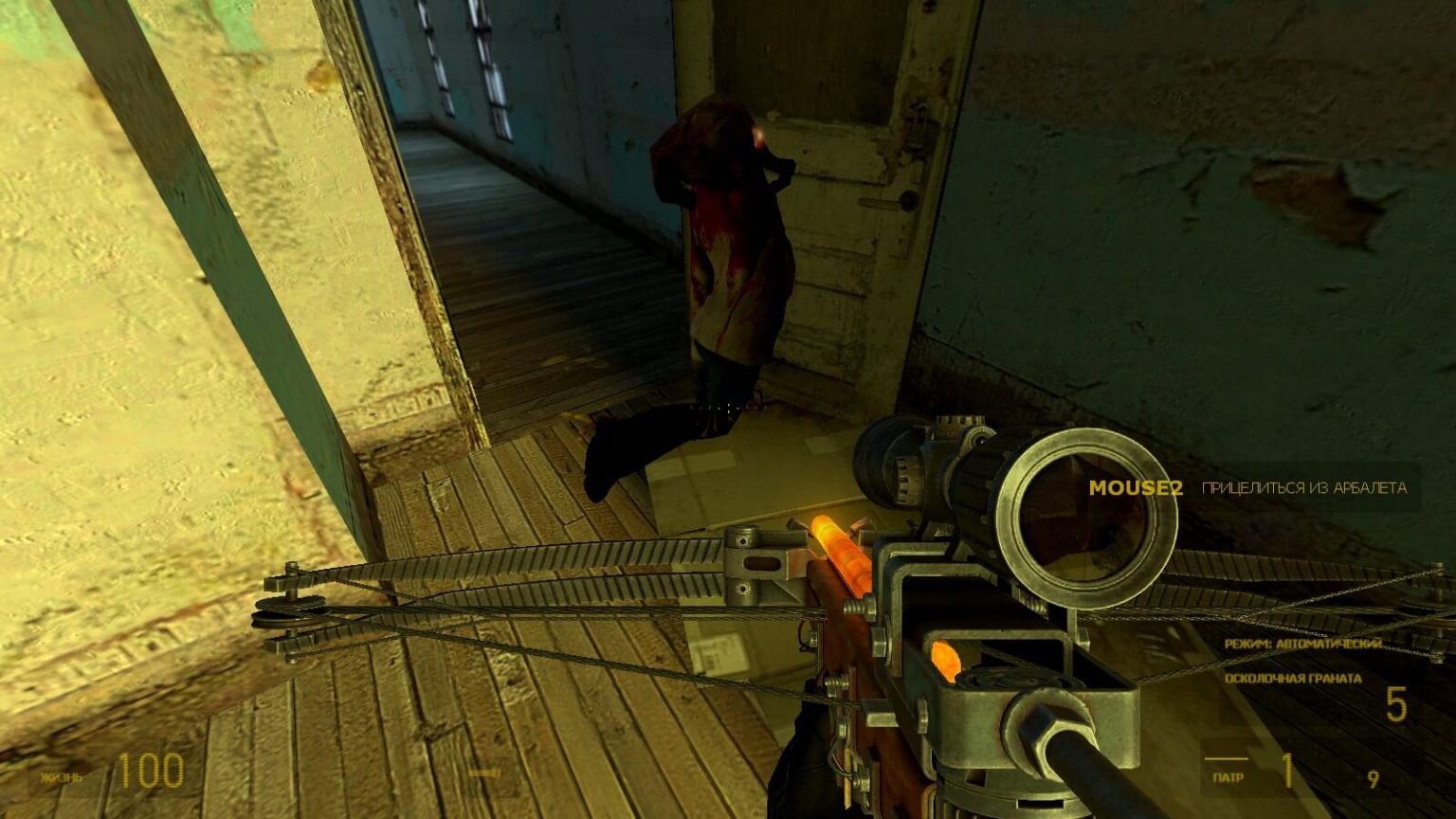The width and height of the screenshot is (1456, 819).
Task: Click the door handle mechanism
Action: pyautogui.click(x=888, y=201)
